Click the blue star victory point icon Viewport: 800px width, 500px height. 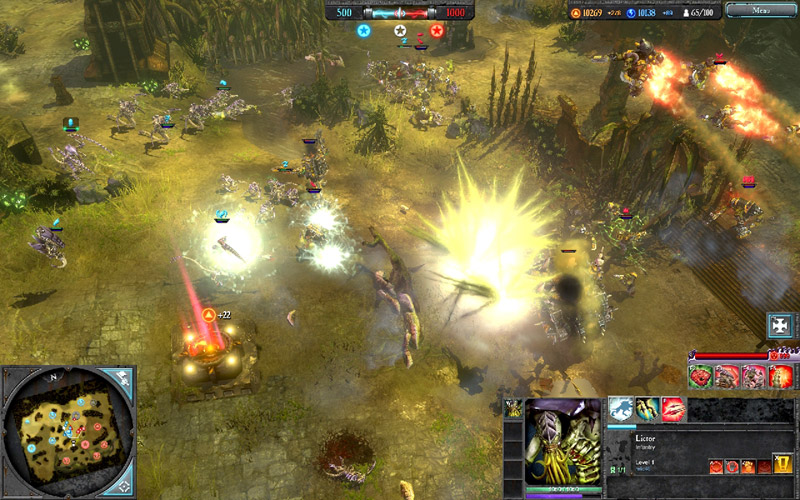[364, 31]
